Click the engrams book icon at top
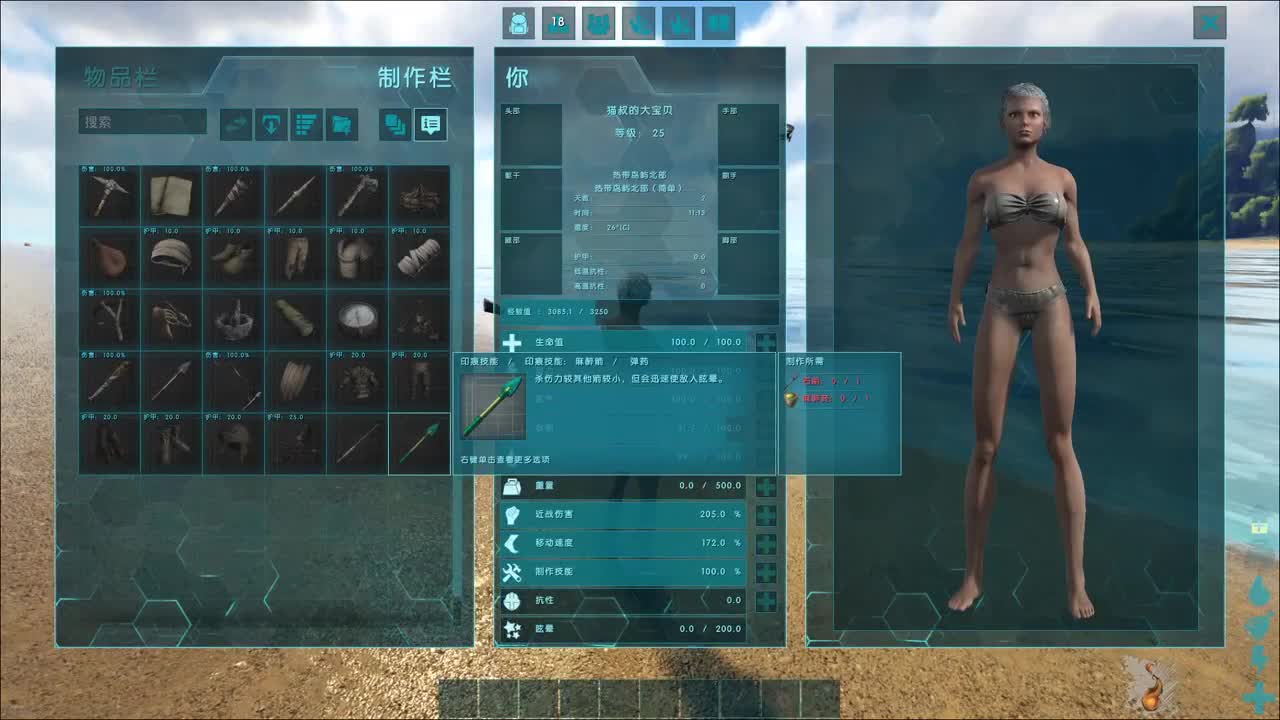 click(598, 23)
